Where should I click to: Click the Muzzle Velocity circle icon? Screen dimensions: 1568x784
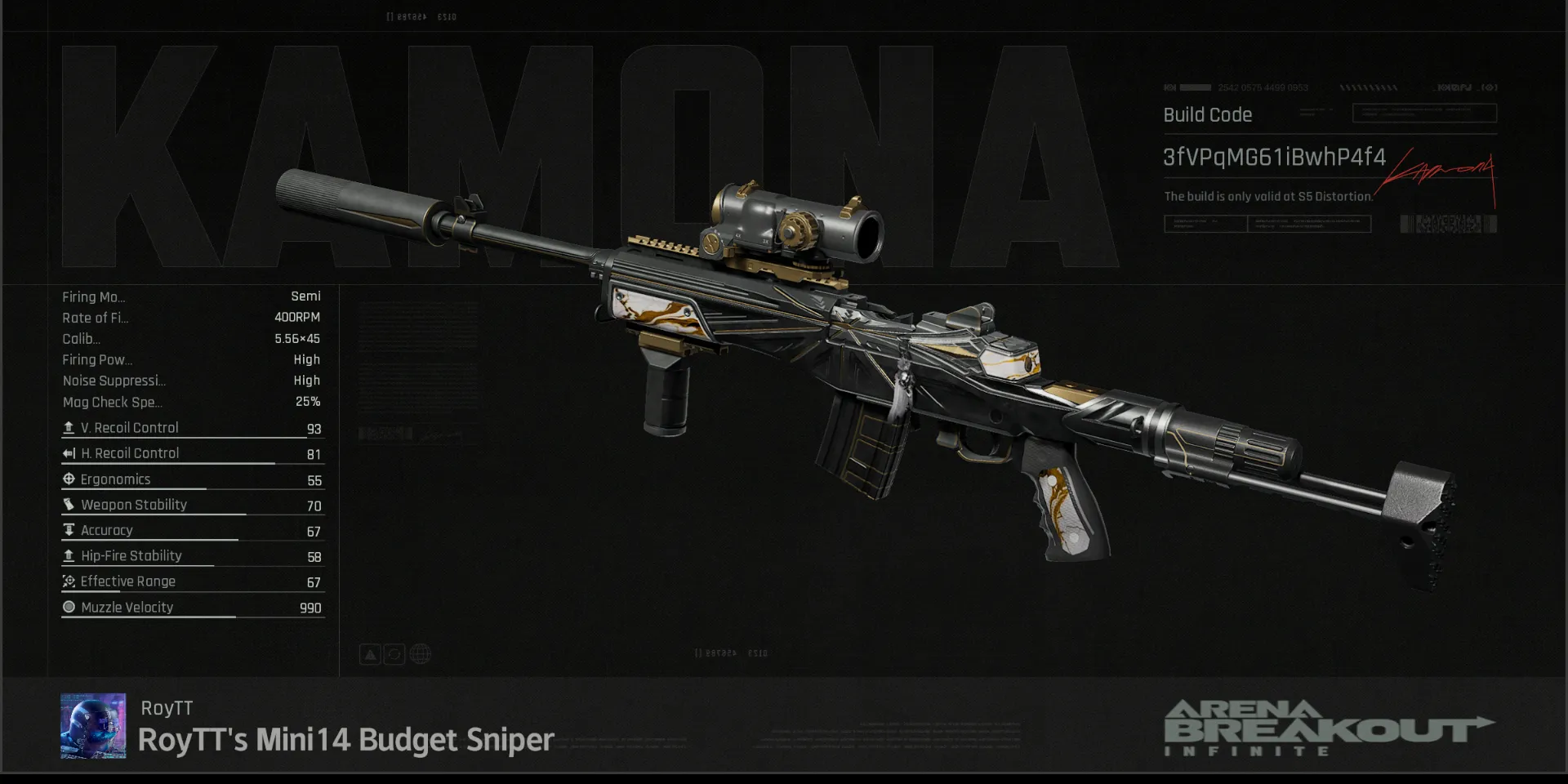(69, 607)
